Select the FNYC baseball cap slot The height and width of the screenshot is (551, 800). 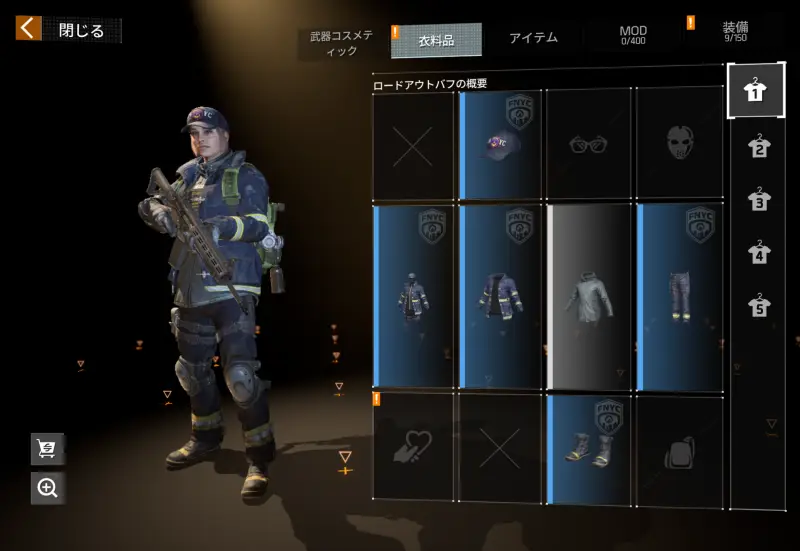[500, 144]
